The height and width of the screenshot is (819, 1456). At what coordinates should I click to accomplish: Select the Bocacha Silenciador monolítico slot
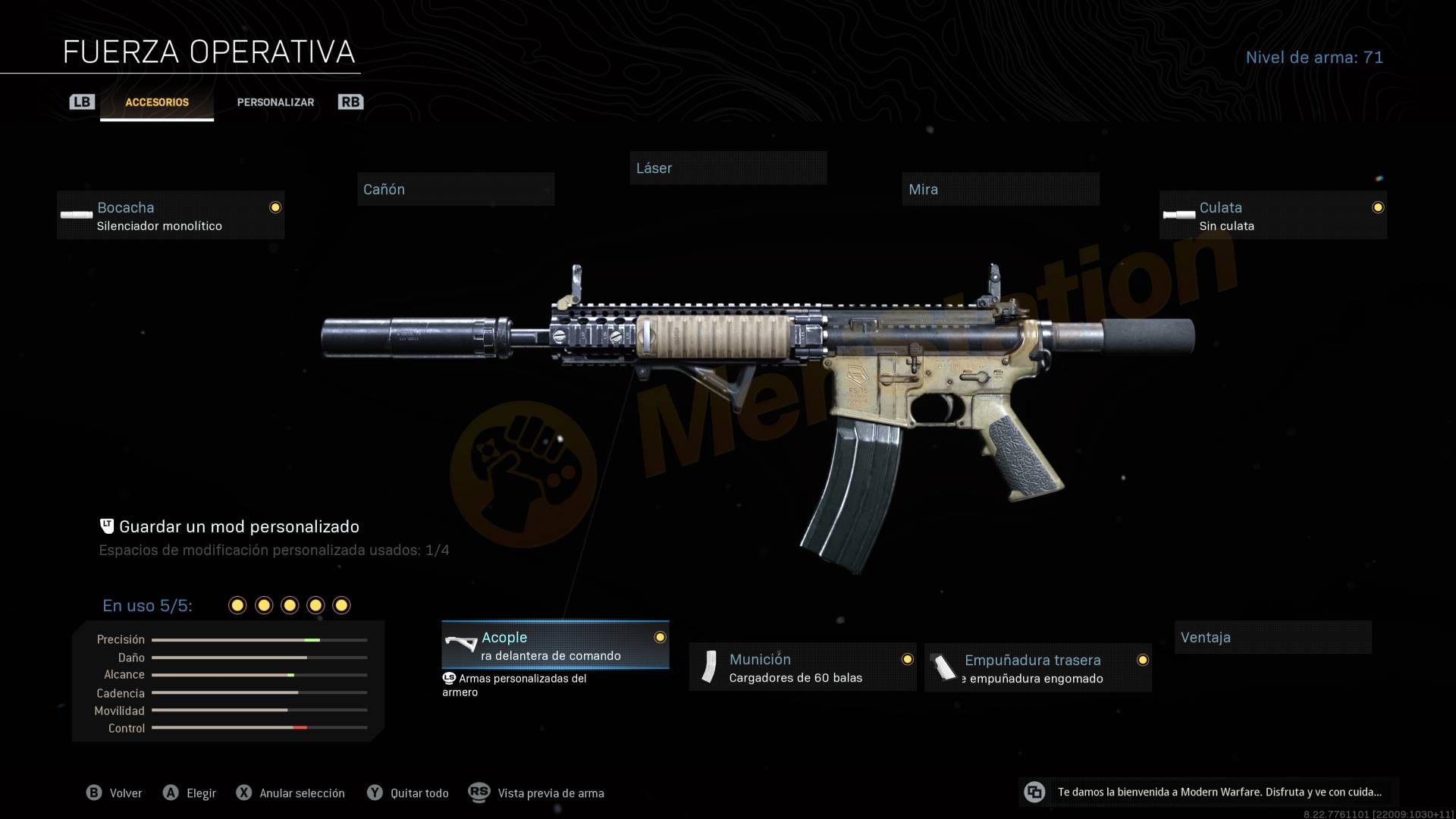(x=171, y=215)
